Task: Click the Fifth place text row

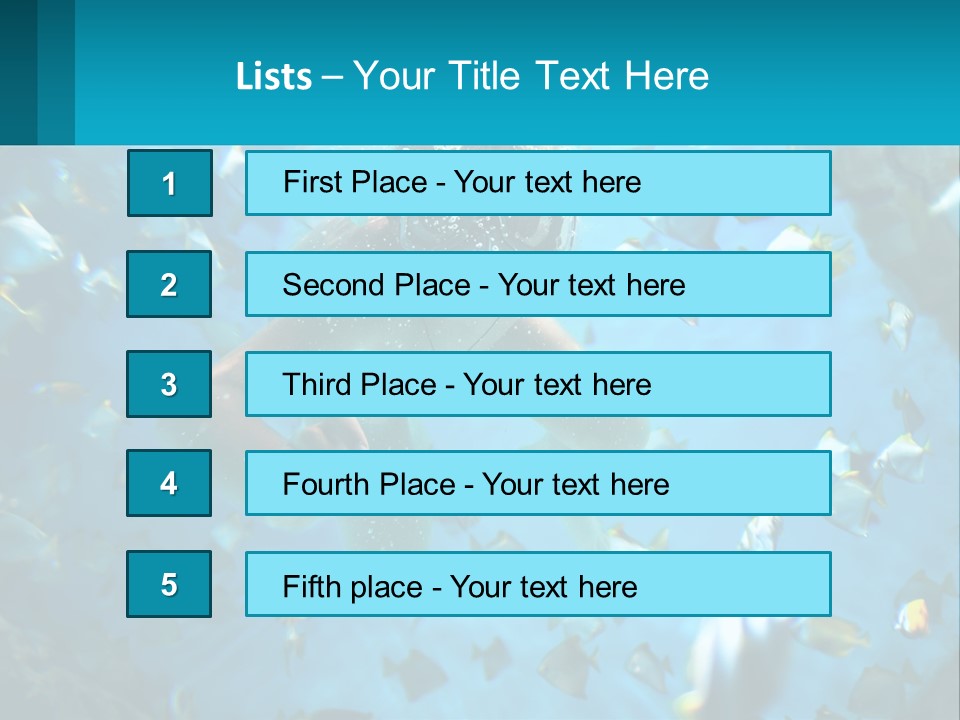Action: (538, 584)
